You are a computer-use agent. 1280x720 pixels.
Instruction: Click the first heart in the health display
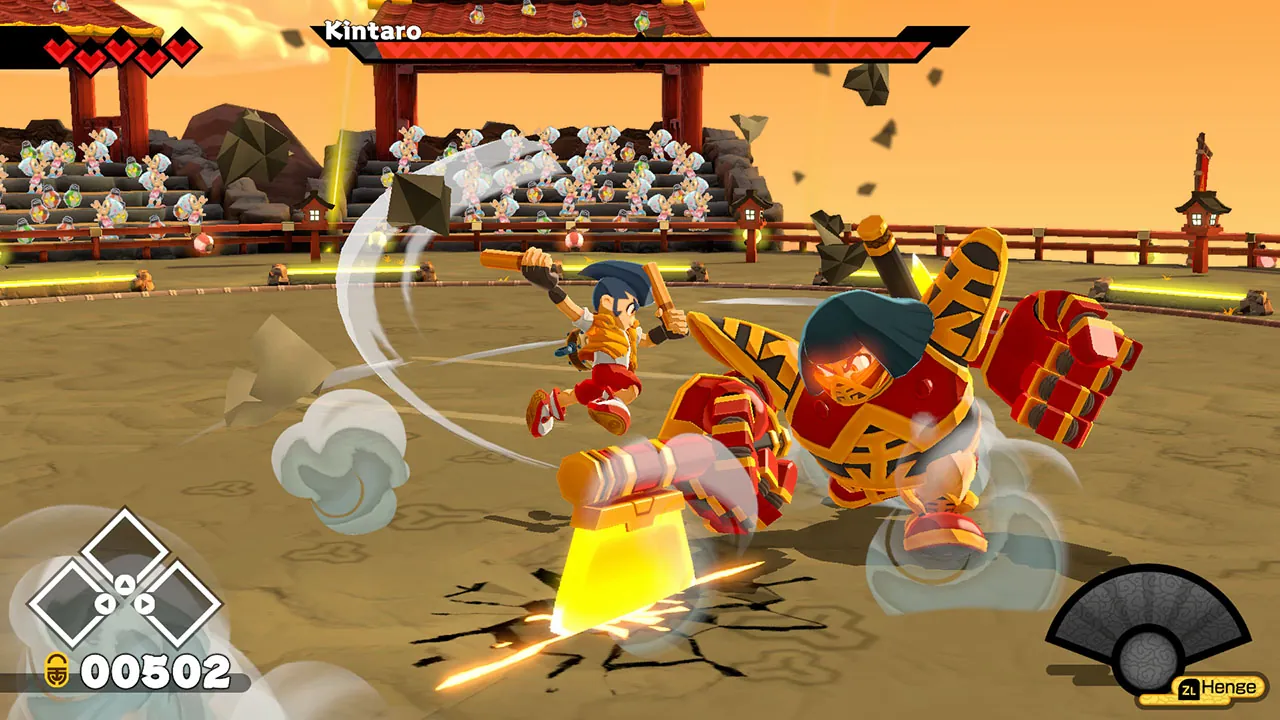58,48
